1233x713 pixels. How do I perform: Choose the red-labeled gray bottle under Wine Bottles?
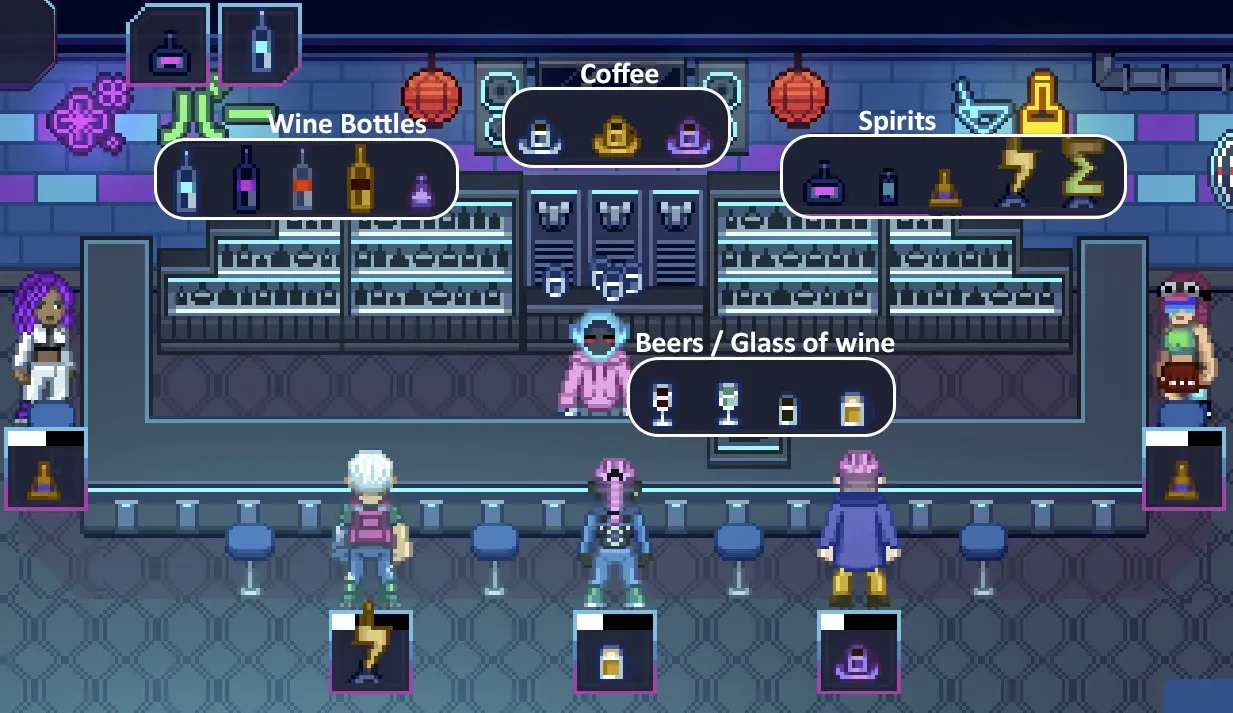pyautogui.click(x=303, y=181)
